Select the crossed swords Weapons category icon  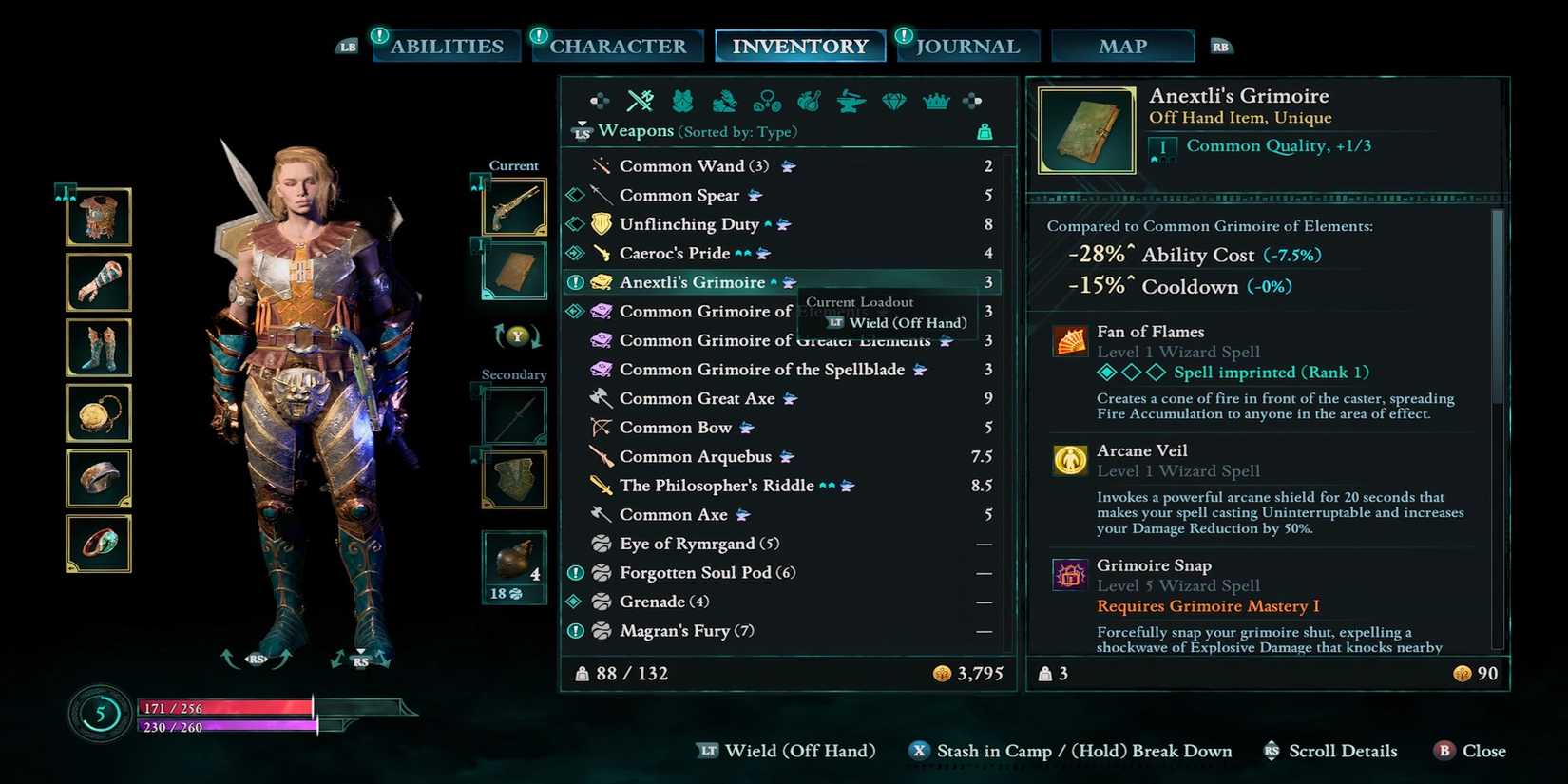[639, 100]
